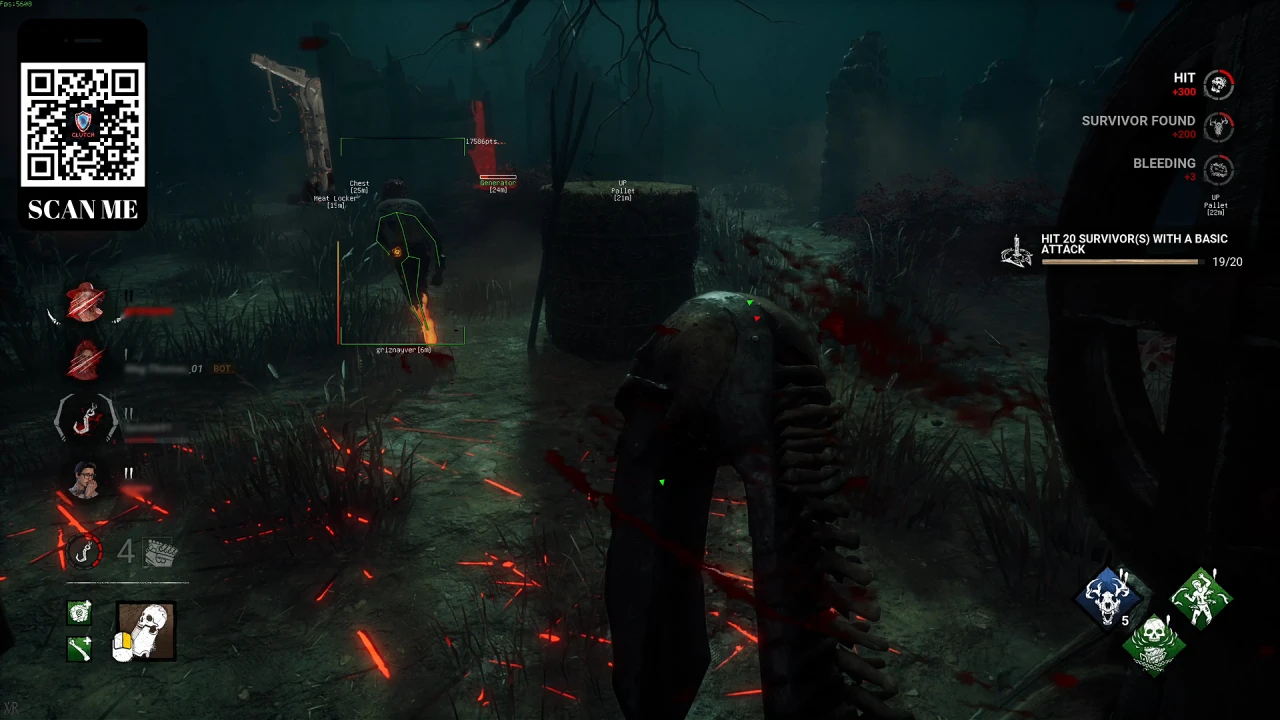This screenshot has width=1280, height=720.
Task: Select the green bone add-on icon
Action: click(79, 649)
